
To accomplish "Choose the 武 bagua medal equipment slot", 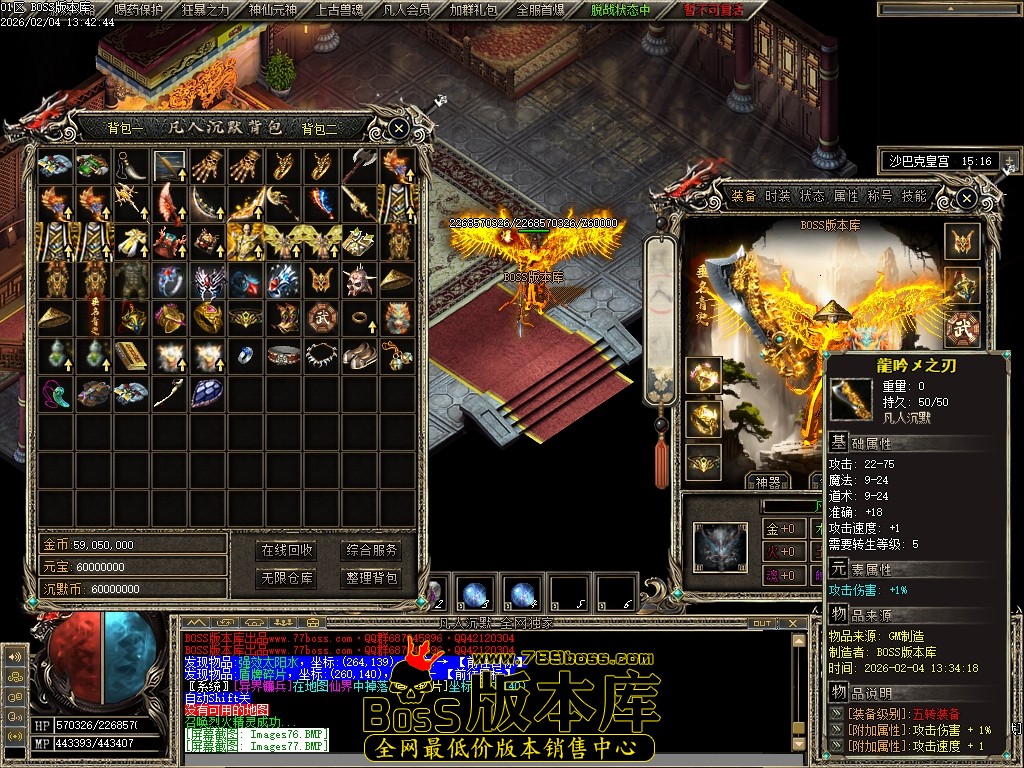I will (x=963, y=328).
